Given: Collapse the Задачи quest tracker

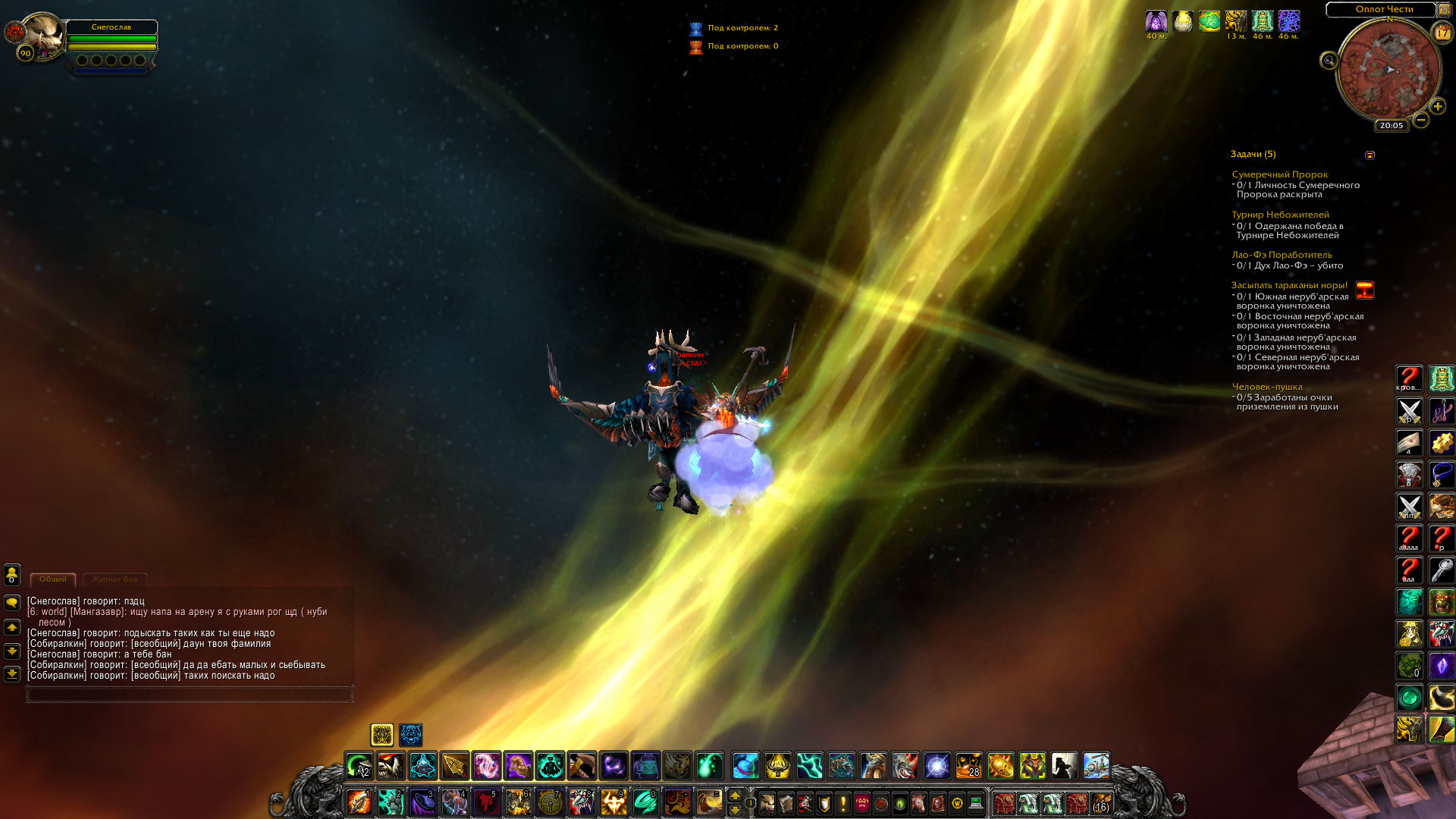Looking at the screenshot, I should click(x=1370, y=155).
